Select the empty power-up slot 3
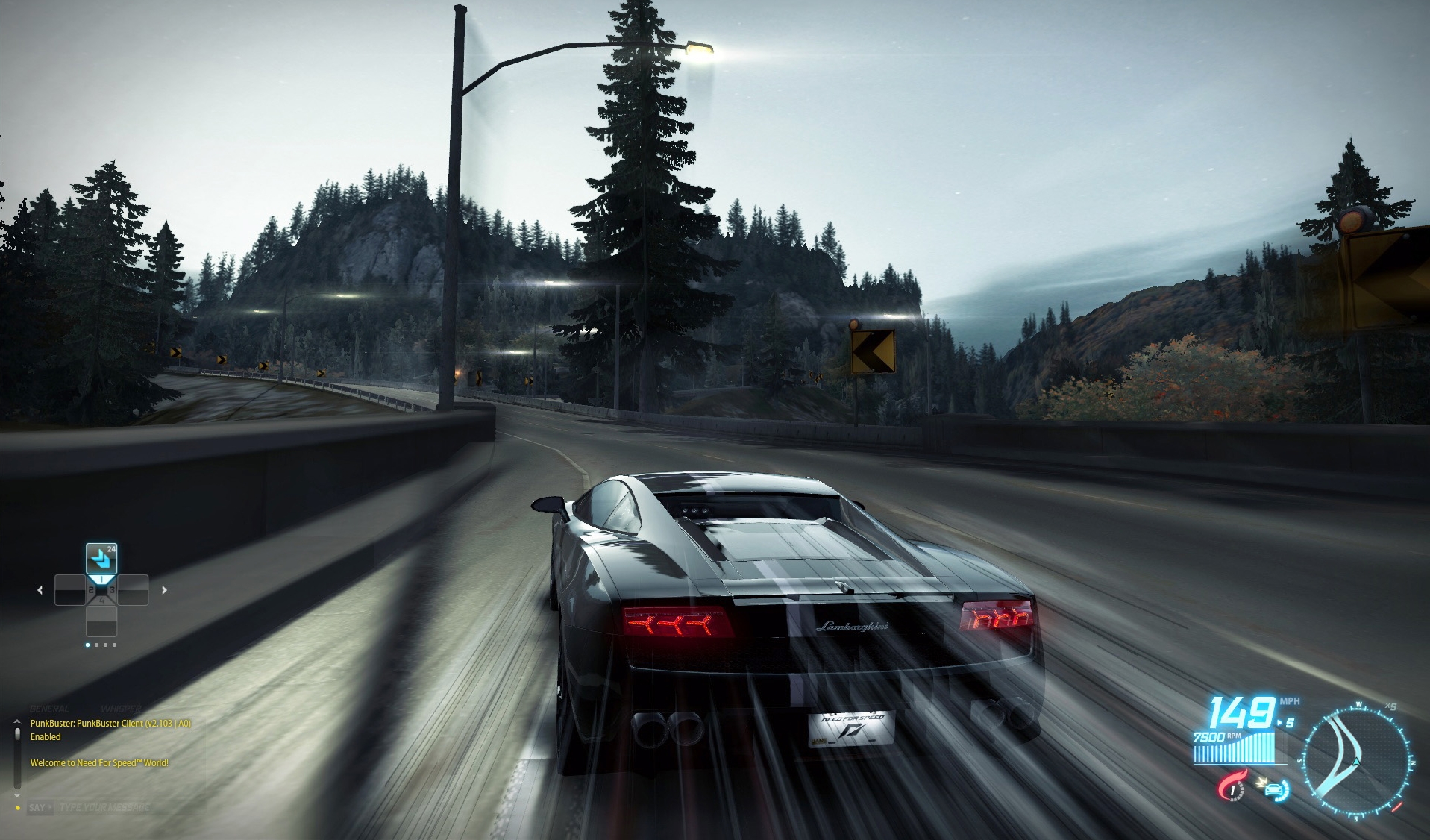1430x840 pixels. tap(133, 590)
